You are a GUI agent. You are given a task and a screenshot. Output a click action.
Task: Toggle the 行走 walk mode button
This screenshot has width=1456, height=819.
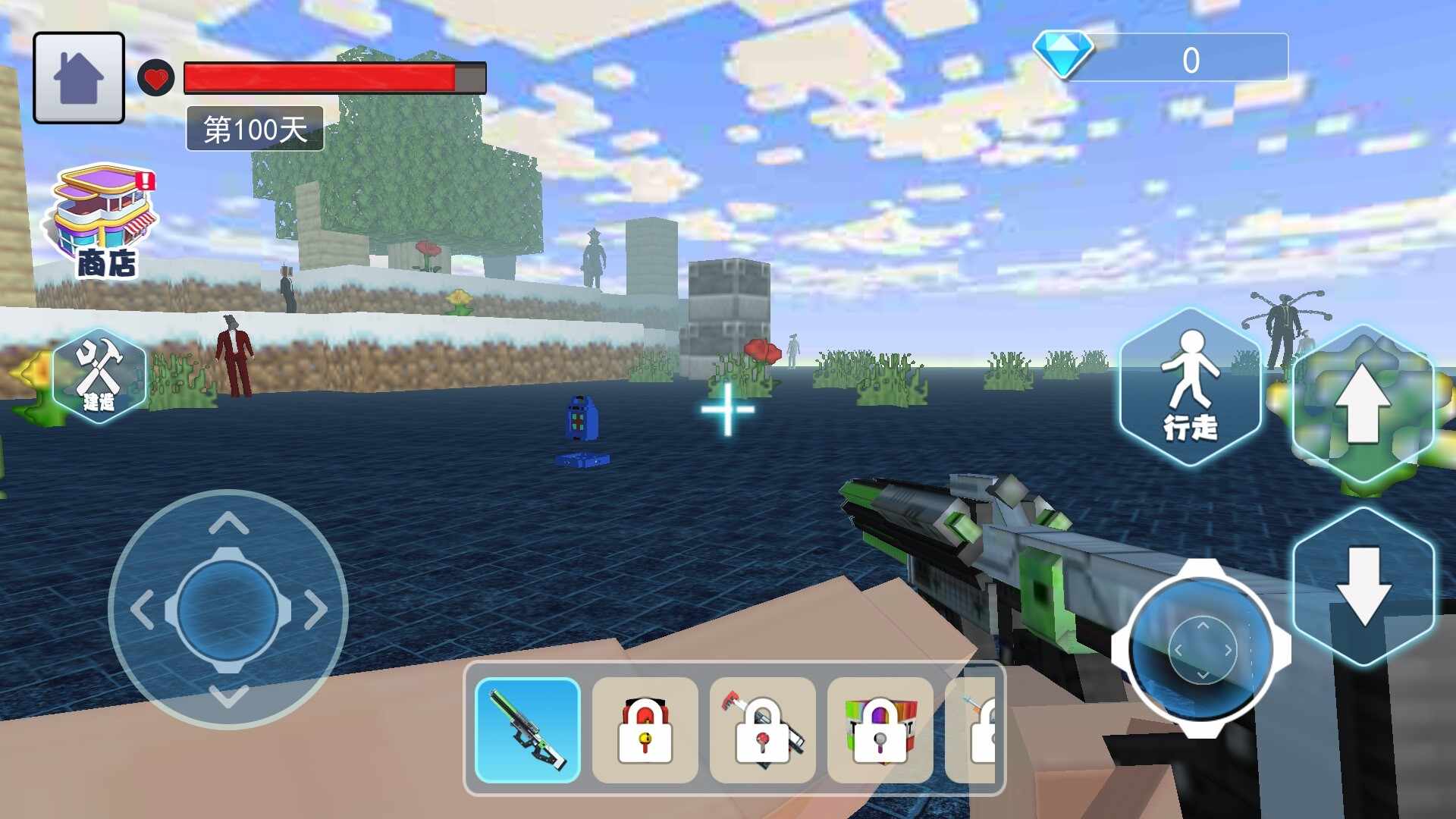[x=1190, y=387]
